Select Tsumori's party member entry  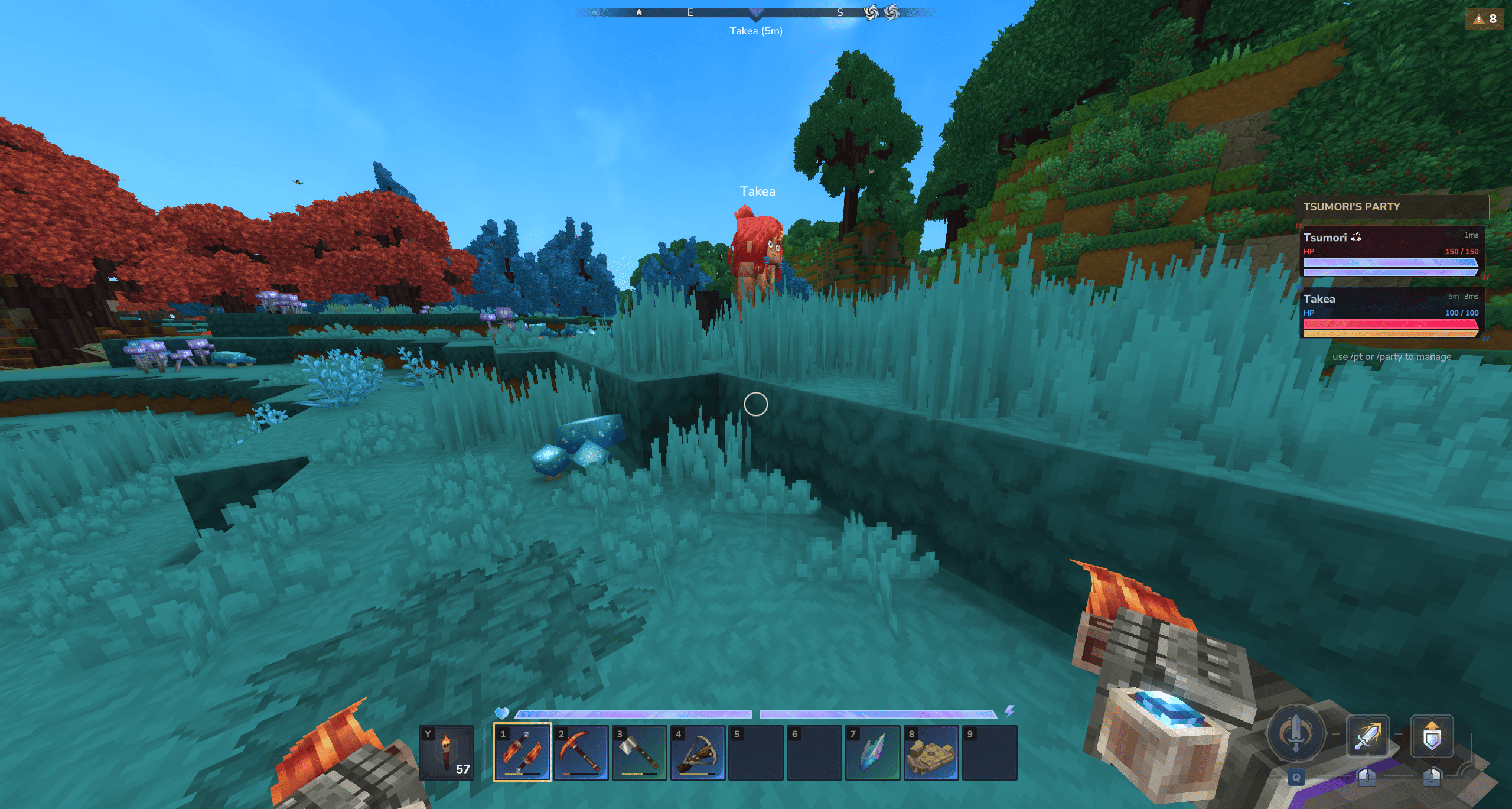point(1392,251)
